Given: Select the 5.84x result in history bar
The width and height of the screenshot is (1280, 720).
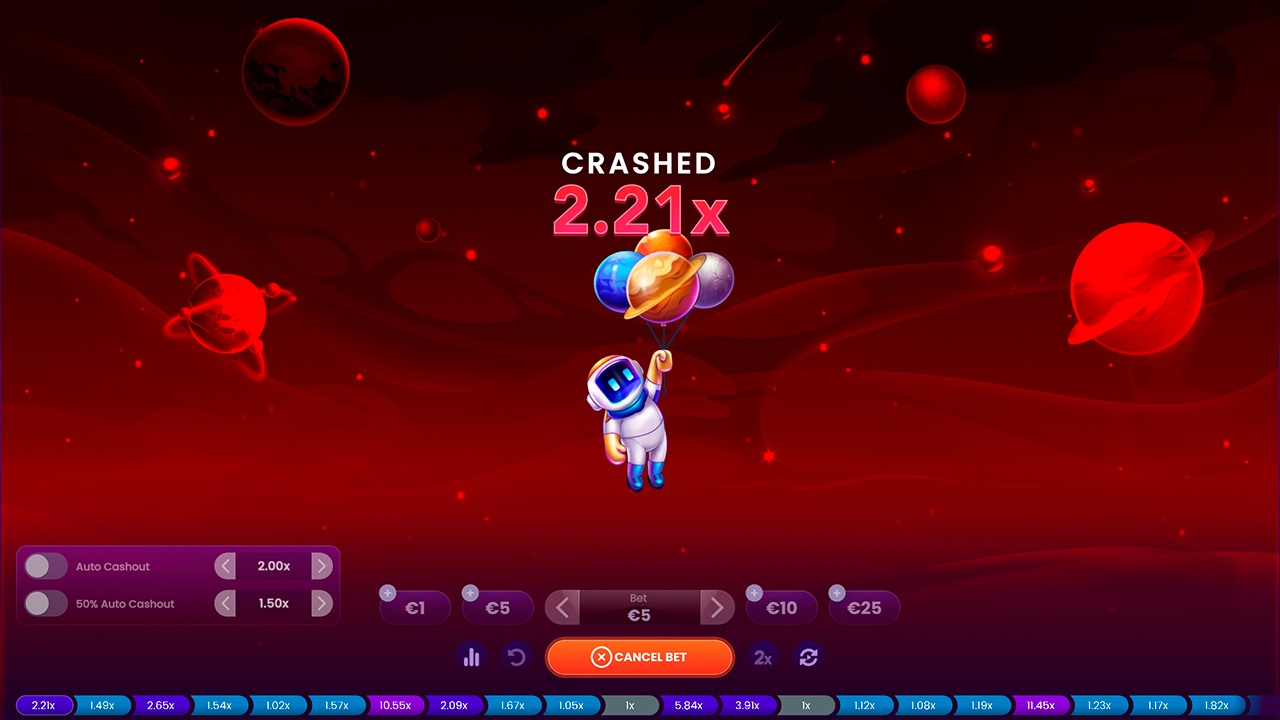Looking at the screenshot, I should pyautogui.click(x=688, y=705).
